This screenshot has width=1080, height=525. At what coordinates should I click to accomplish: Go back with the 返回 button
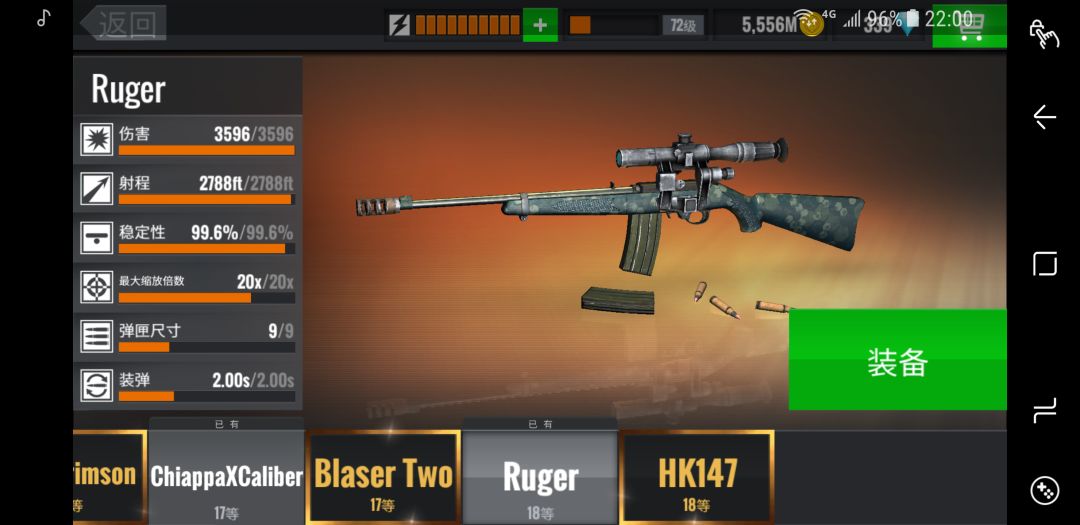124,23
